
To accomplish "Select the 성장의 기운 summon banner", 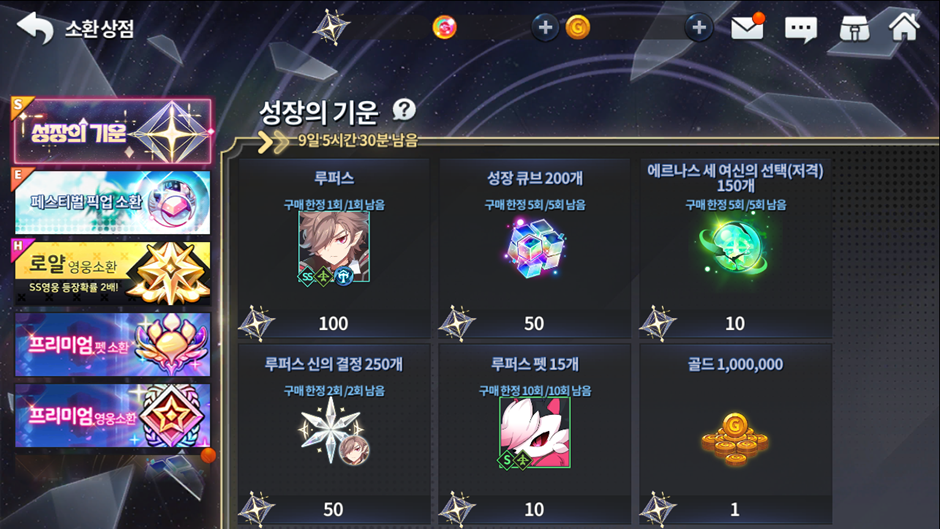I will click(x=112, y=131).
